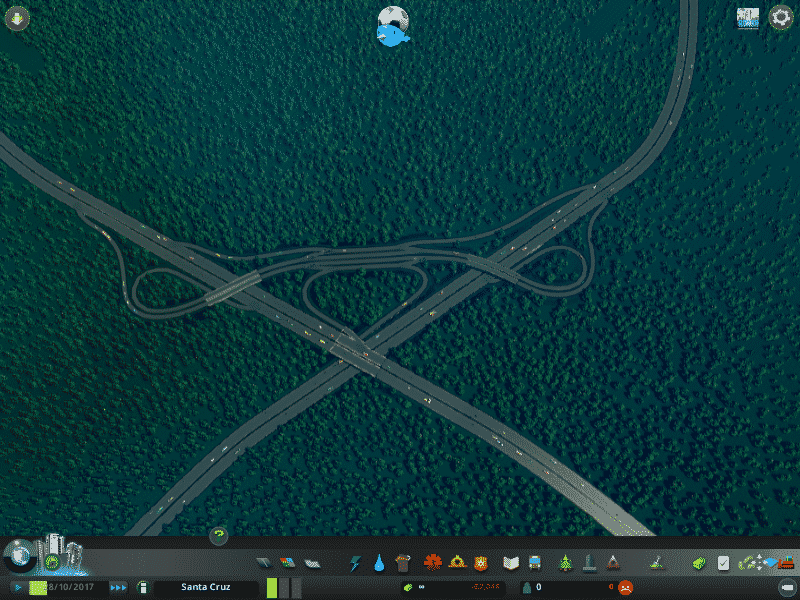Click the Santa Cruz city name

click(203, 587)
